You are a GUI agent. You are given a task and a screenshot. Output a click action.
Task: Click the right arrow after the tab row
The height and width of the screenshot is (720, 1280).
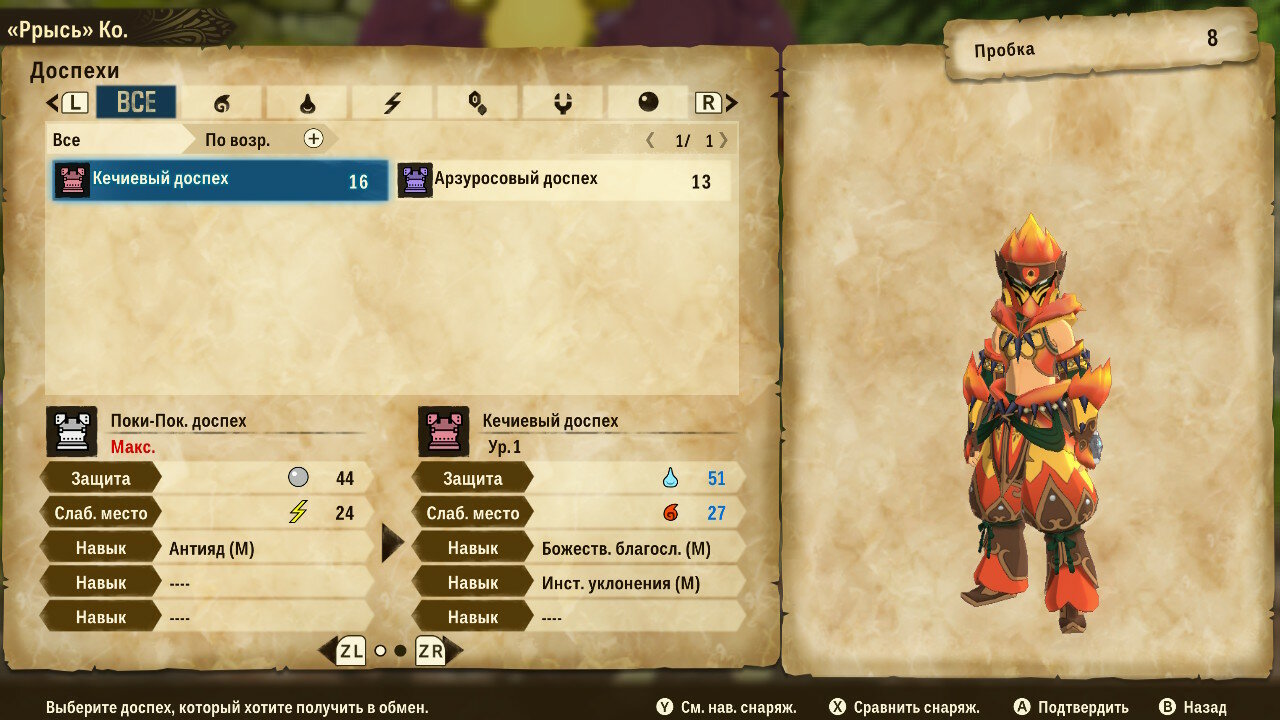pyautogui.click(x=732, y=102)
